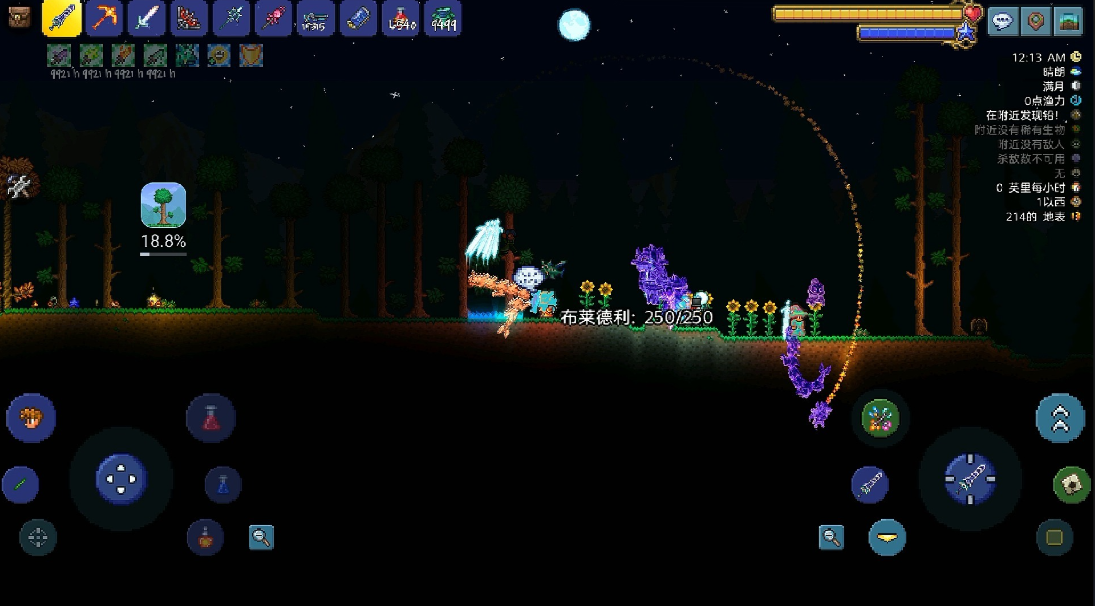Use the red healing potion quick button
Viewport: 1095px width, 606px height.
[211, 418]
